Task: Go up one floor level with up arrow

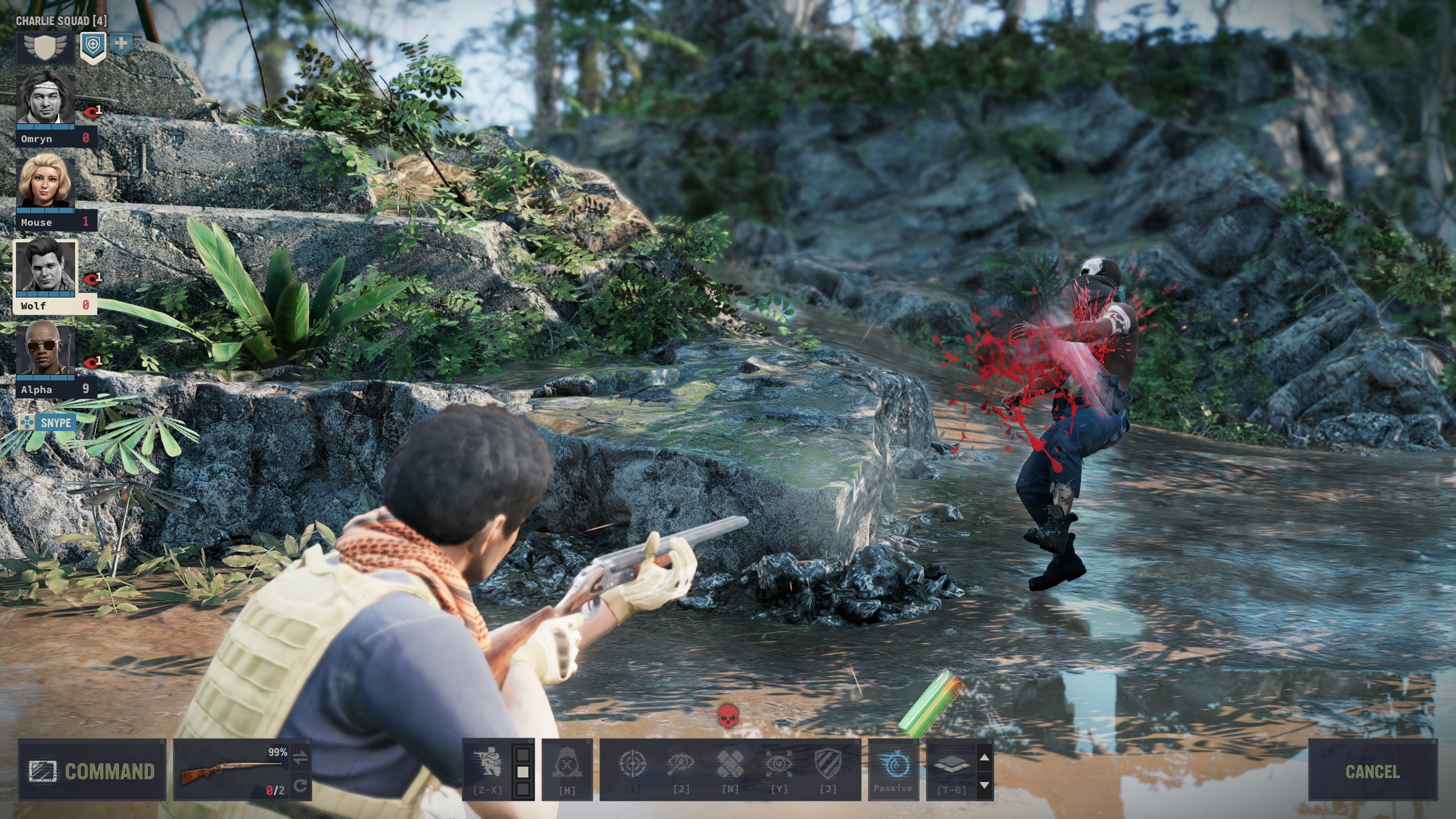Action: pos(985,757)
